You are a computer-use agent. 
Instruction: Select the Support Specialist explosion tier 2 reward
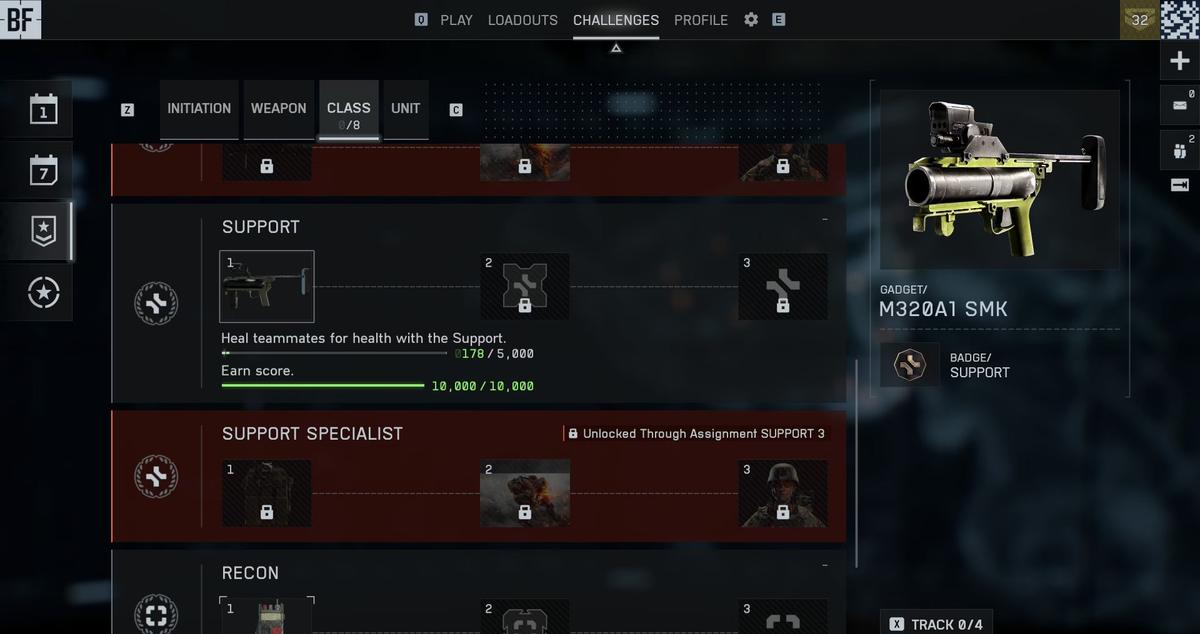[524, 493]
